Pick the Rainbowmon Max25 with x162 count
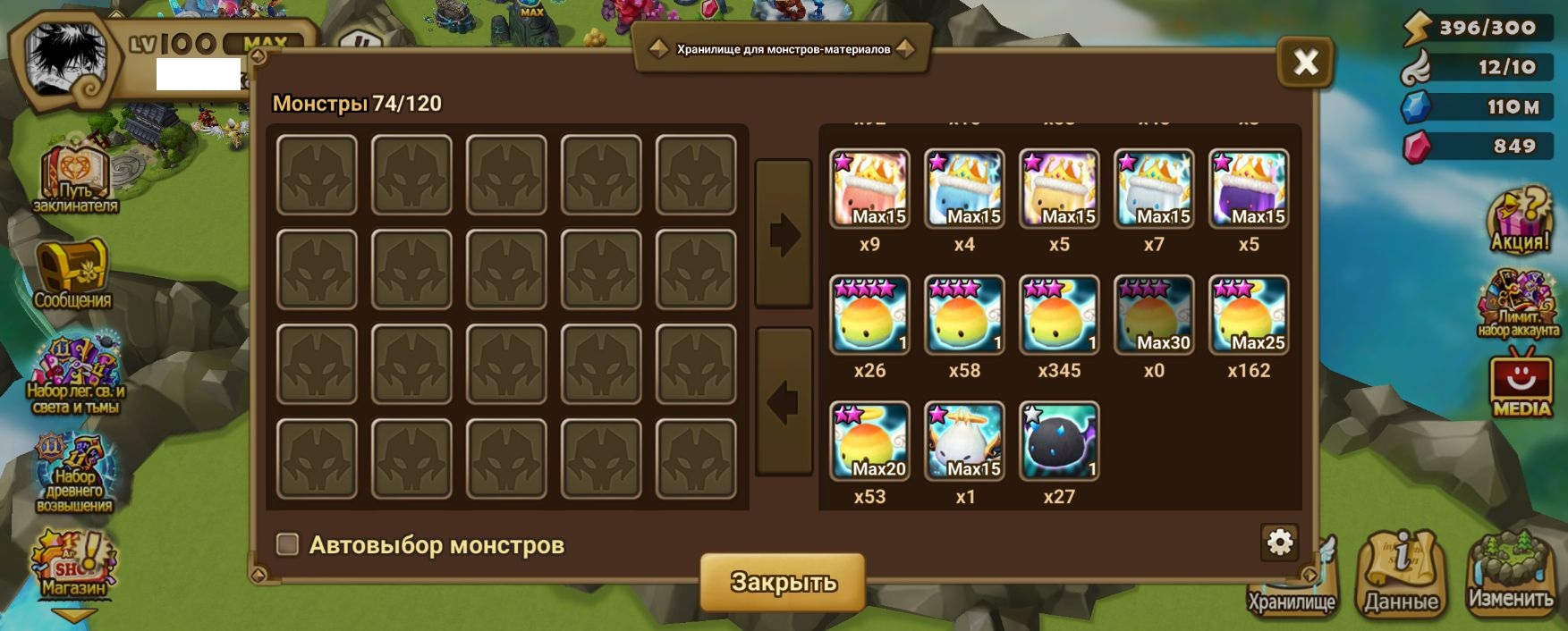 [x=1249, y=315]
